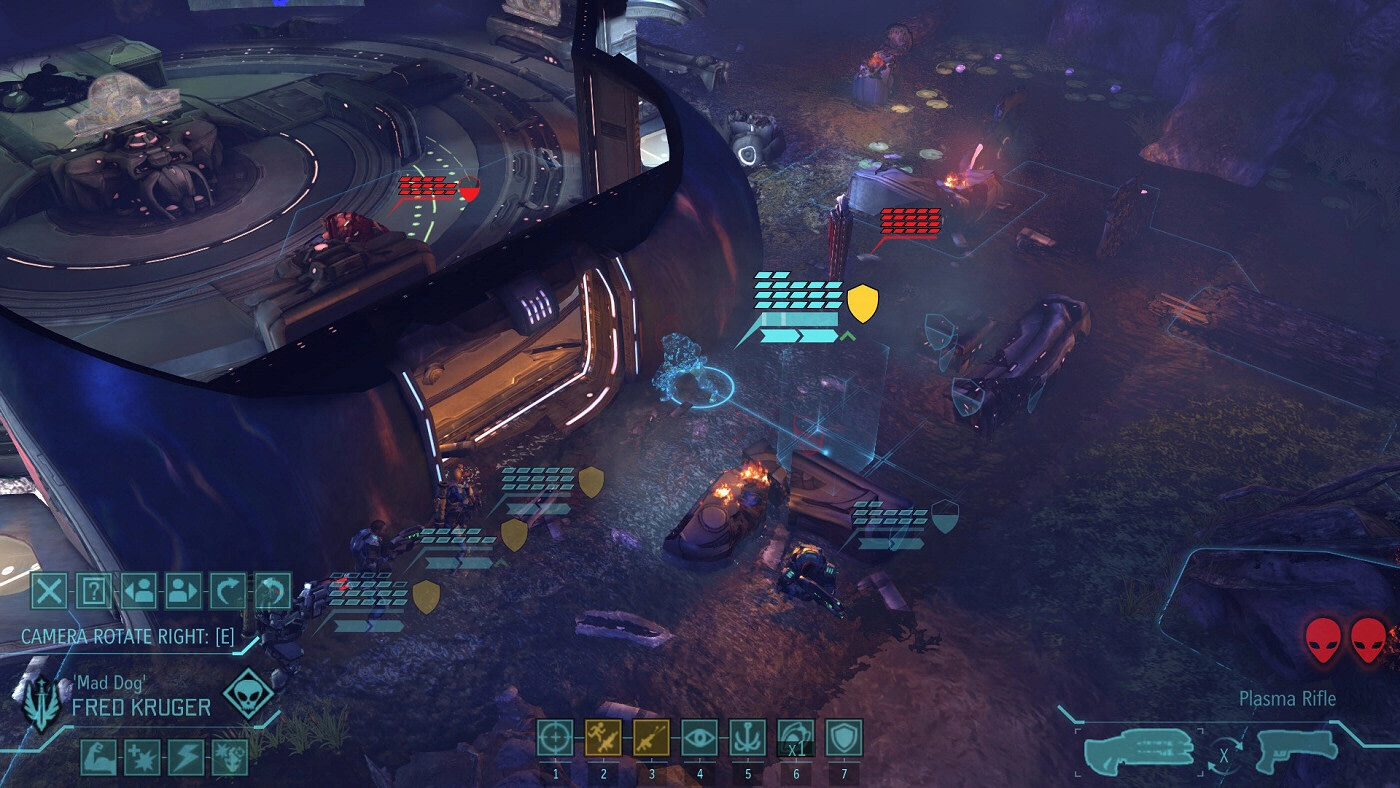The width and height of the screenshot is (1400, 788).
Task: Select the previous soldier
Action: [139, 591]
